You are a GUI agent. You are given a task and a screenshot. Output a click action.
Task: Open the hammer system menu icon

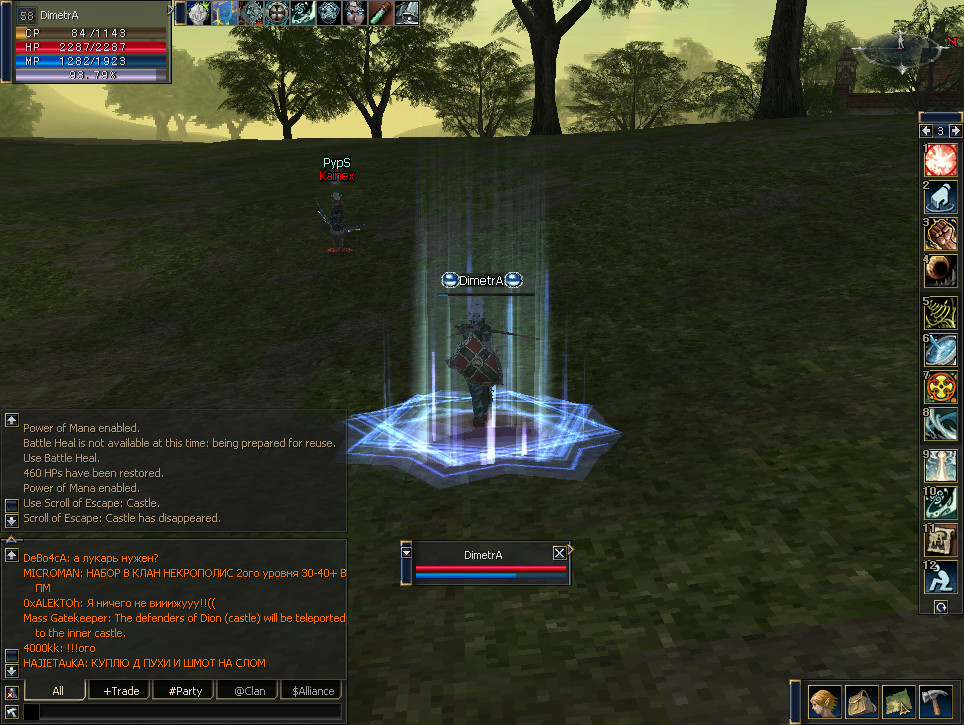[x=936, y=701]
